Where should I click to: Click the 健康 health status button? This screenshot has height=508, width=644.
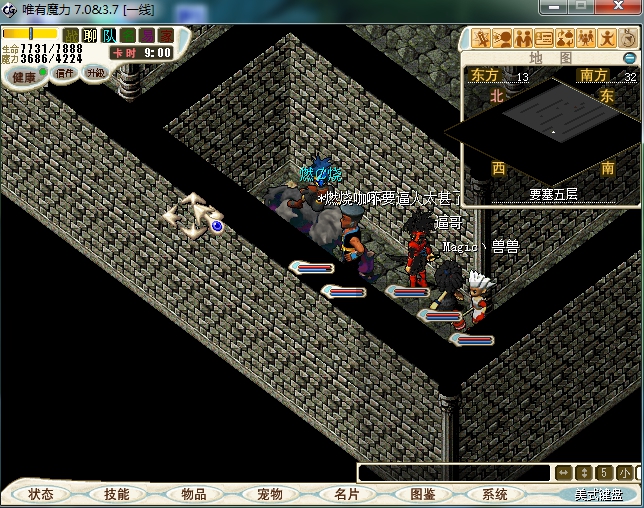point(24,77)
